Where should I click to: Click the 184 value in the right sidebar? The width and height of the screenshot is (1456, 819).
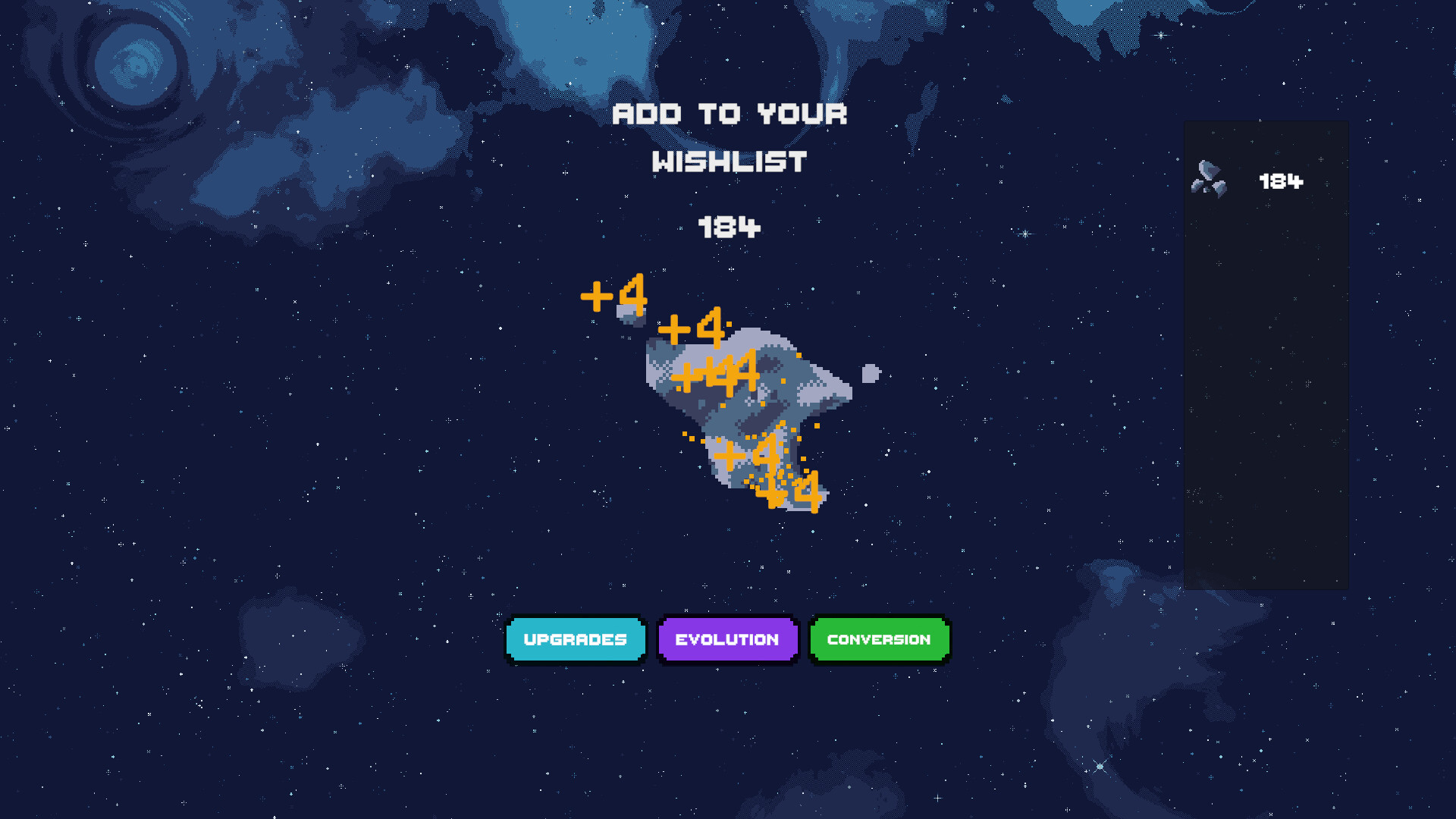pos(1281,182)
